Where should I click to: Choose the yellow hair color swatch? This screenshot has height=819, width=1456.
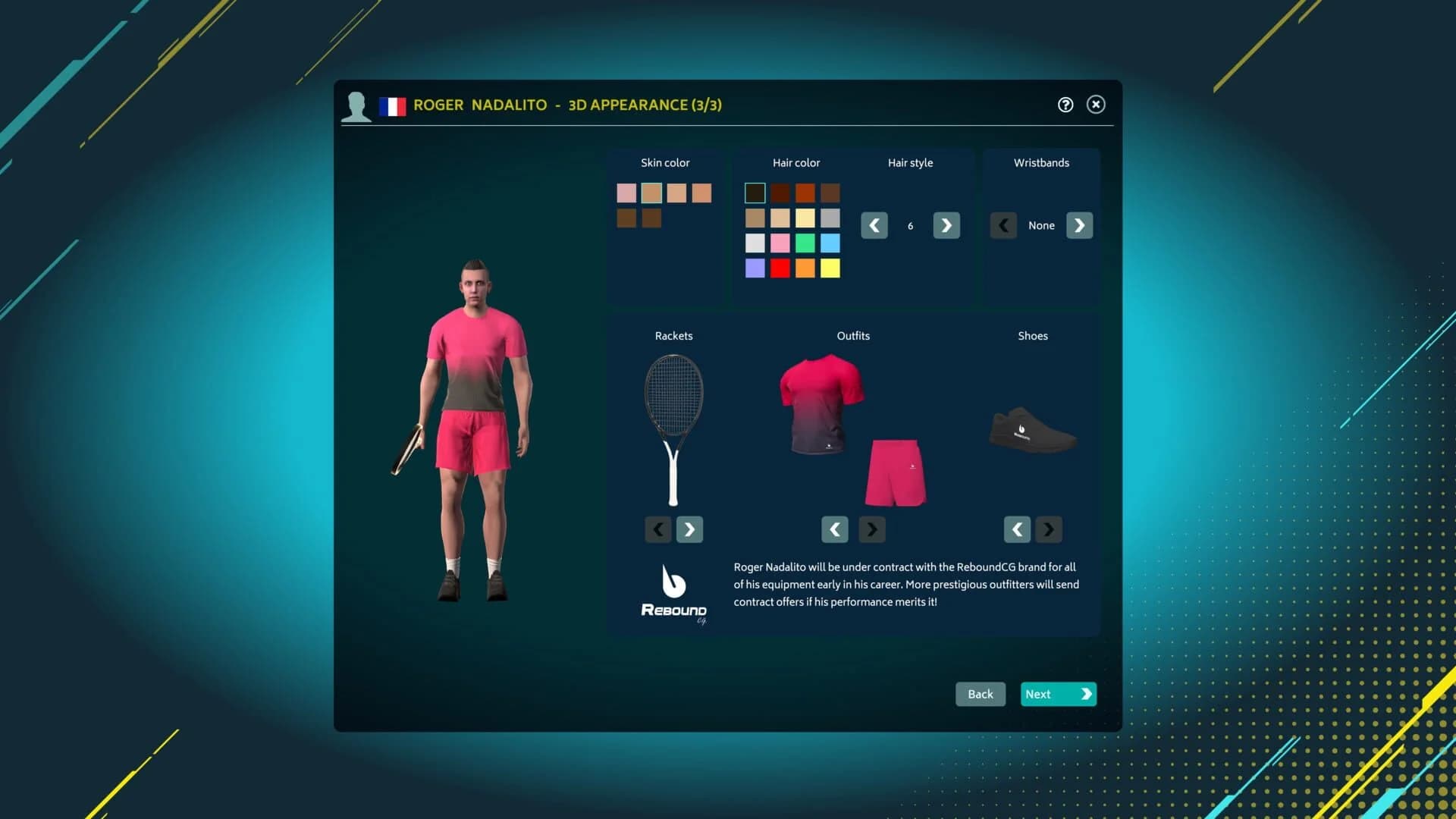(x=831, y=268)
